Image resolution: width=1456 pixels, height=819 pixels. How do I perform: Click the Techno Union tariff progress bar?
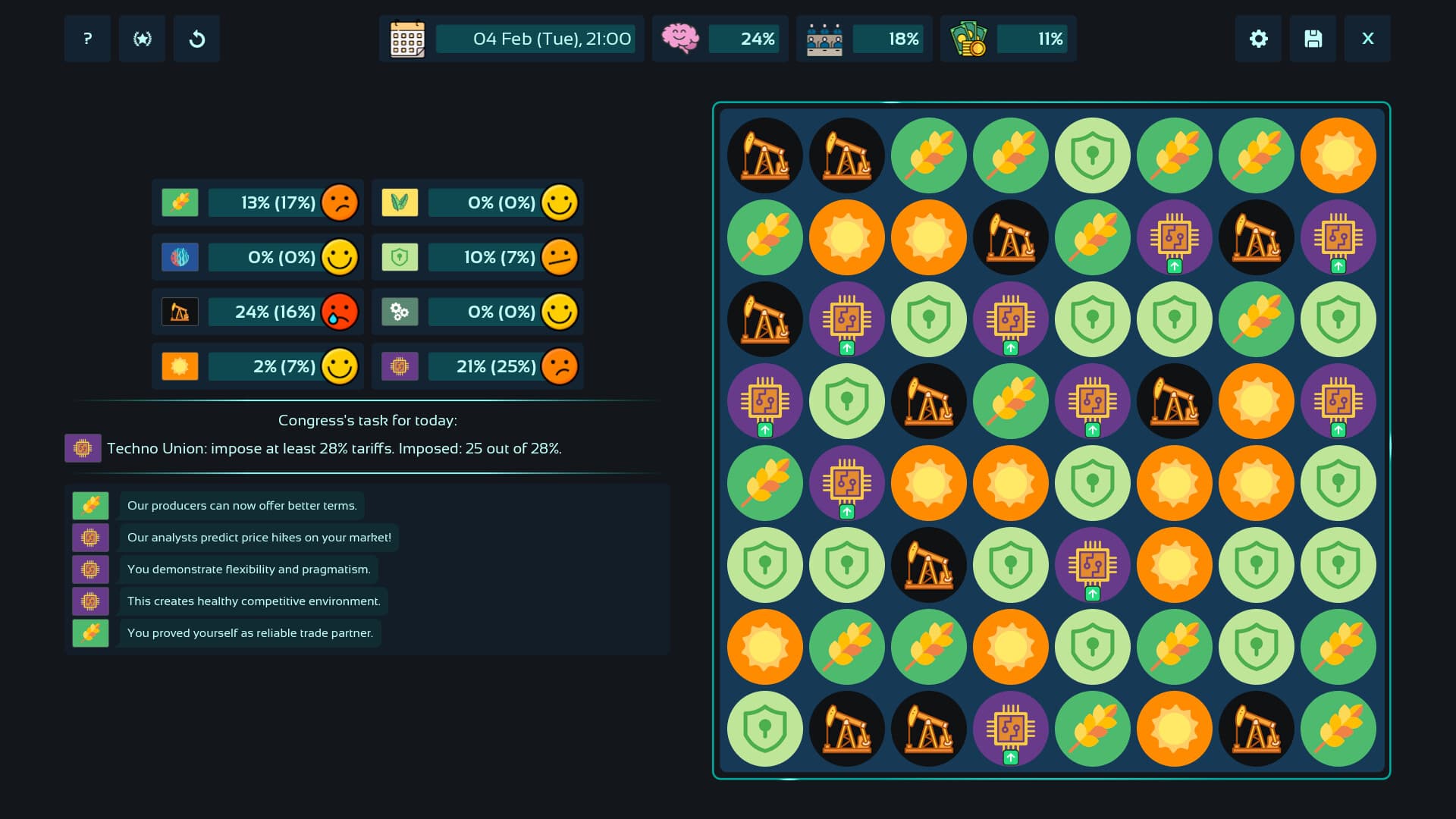(x=334, y=448)
